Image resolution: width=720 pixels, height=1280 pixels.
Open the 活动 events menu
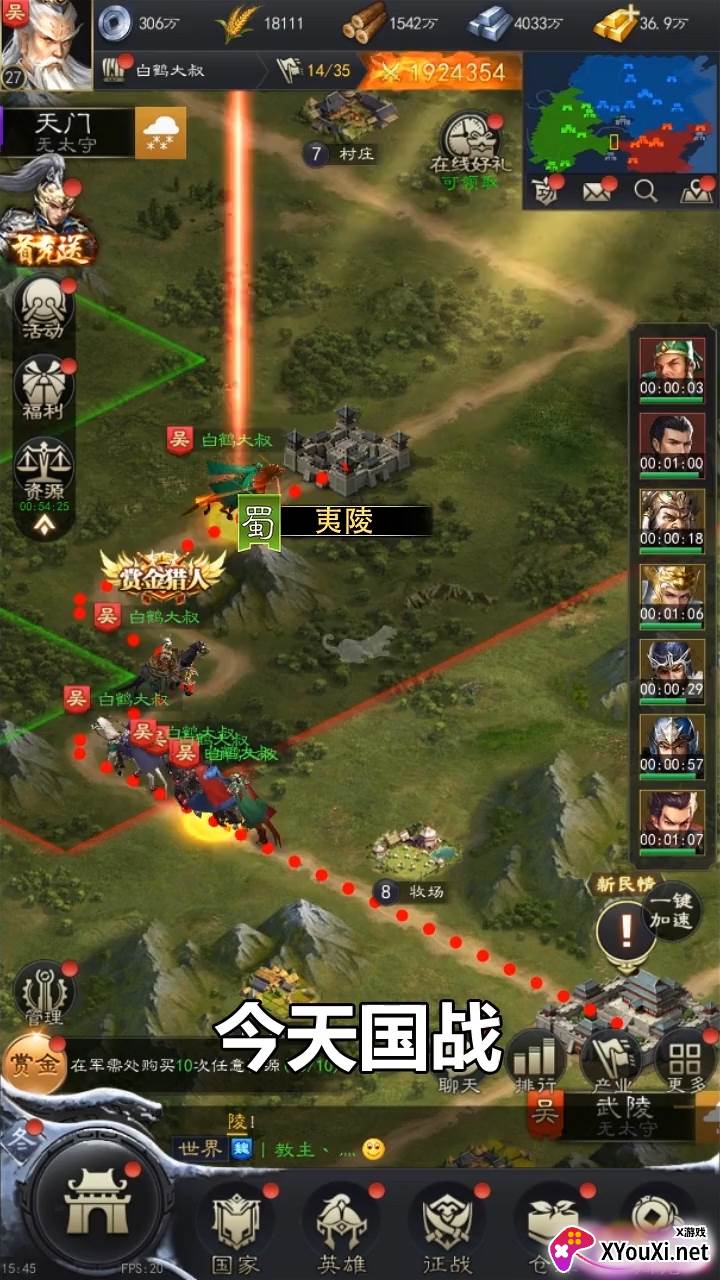[44, 305]
